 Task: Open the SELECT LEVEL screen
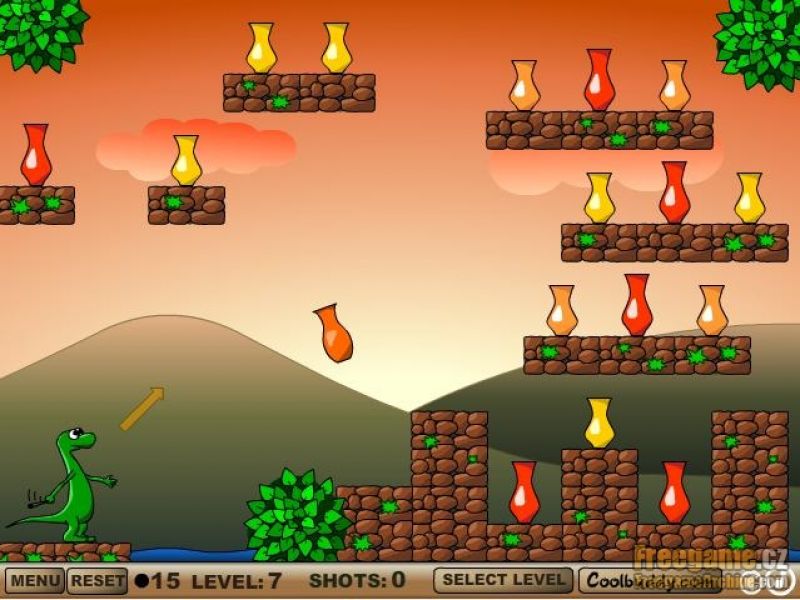point(503,580)
